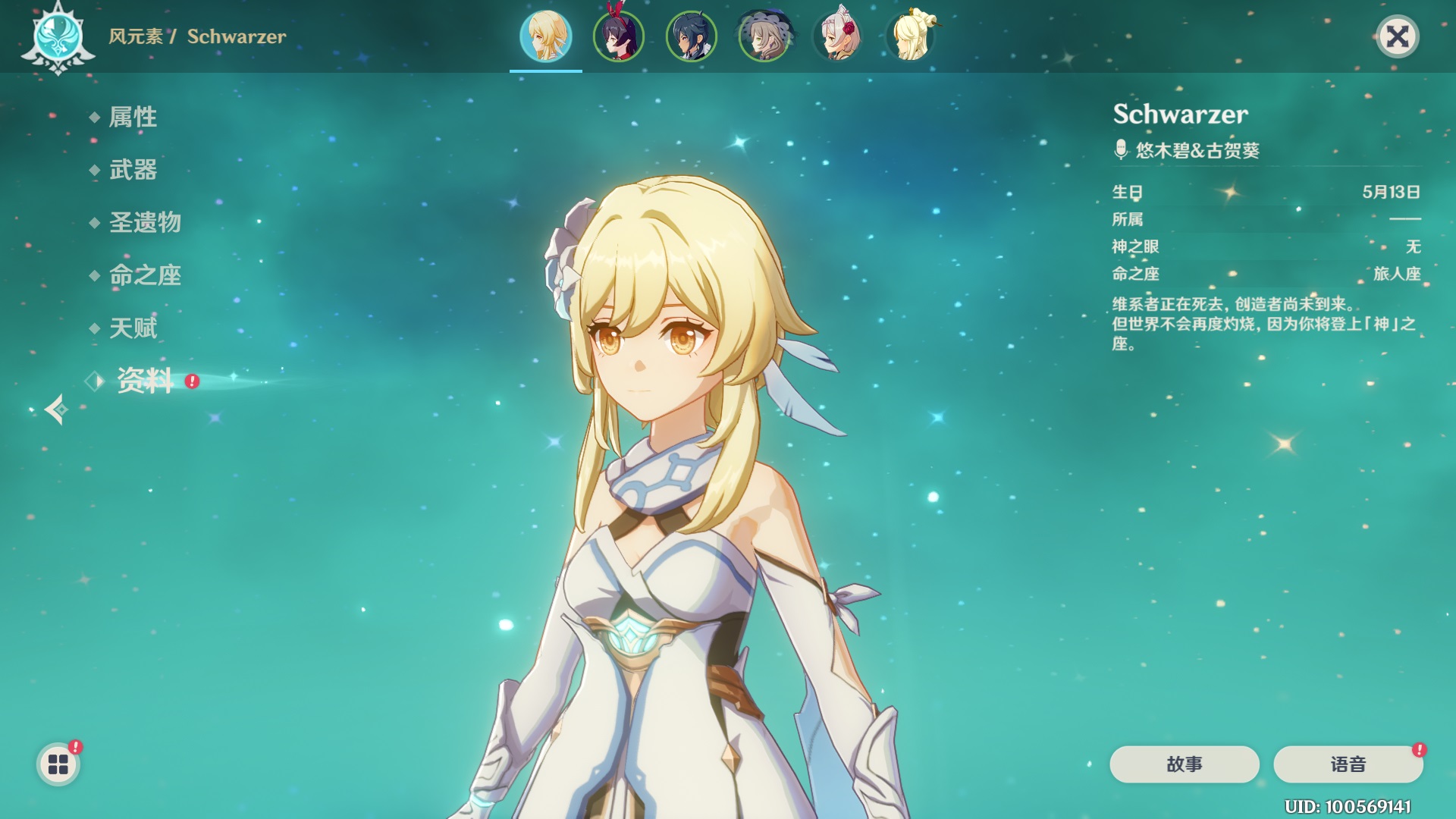The height and width of the screenshot is (819, 1456).
Task: Switch to Noelle's portrait with red rose
Action: coord(837,36)
